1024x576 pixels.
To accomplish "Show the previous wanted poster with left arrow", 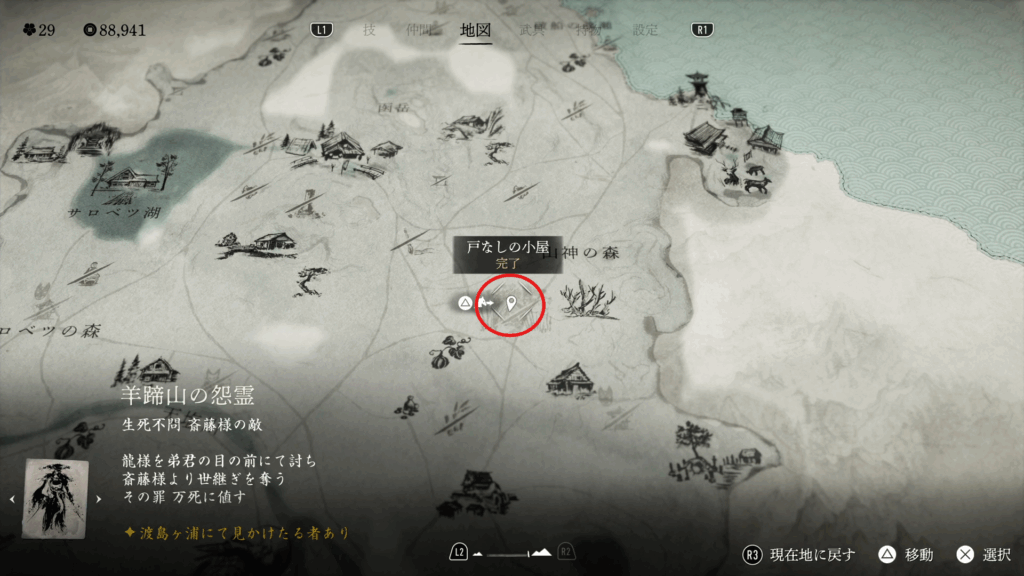I will (x=13, y=498).
